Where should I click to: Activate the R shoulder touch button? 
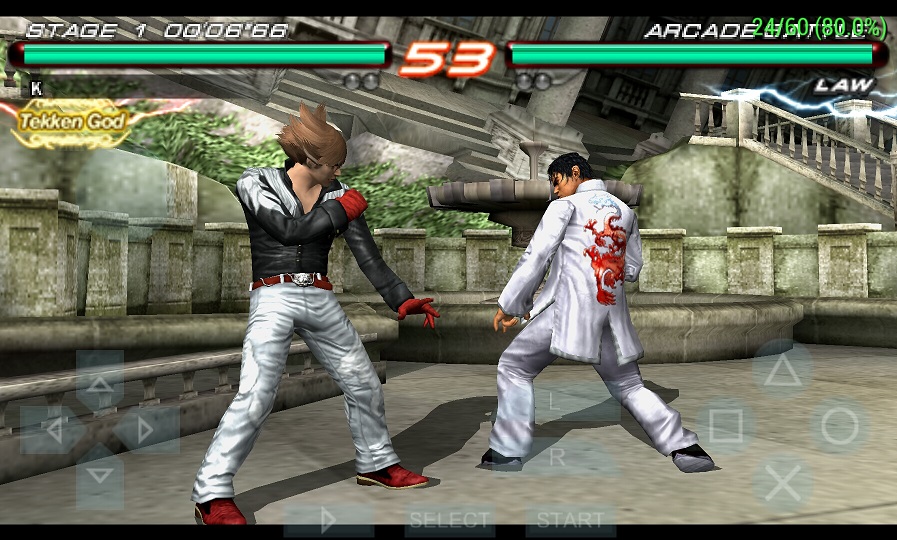(x=558, y=457)
